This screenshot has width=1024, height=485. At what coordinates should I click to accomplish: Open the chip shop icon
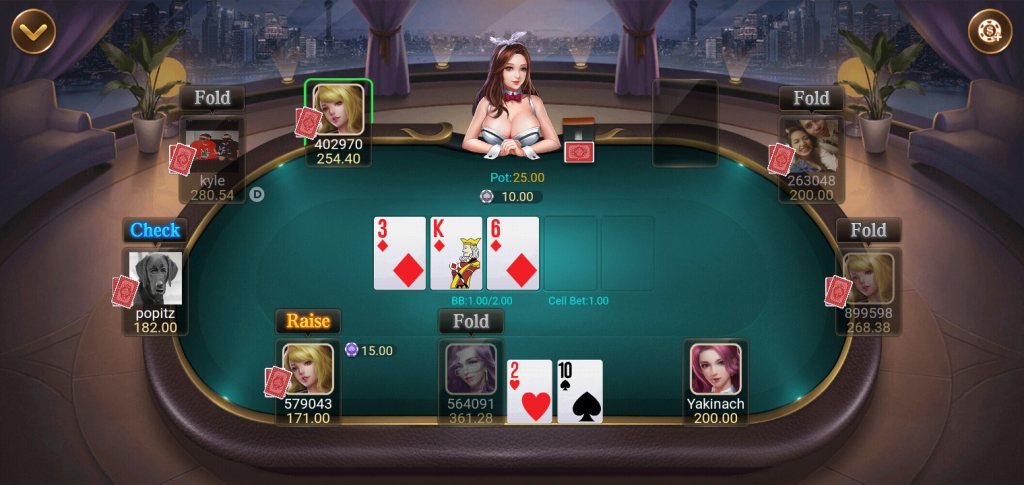989,31
